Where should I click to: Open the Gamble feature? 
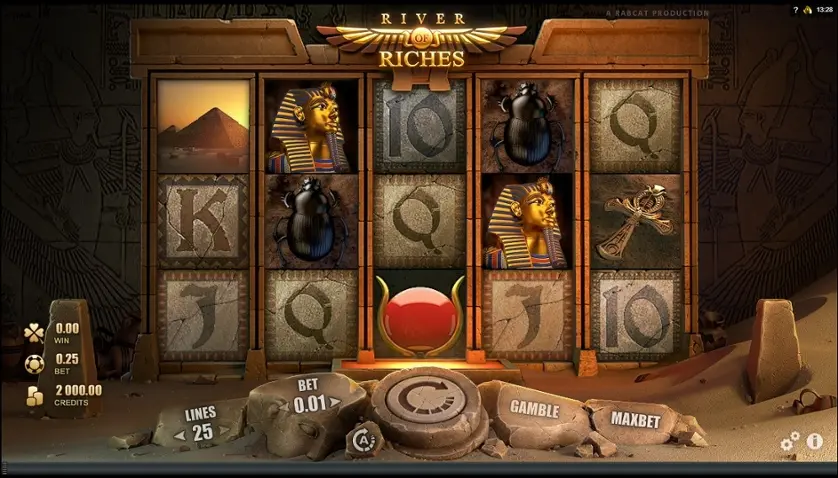534,407
